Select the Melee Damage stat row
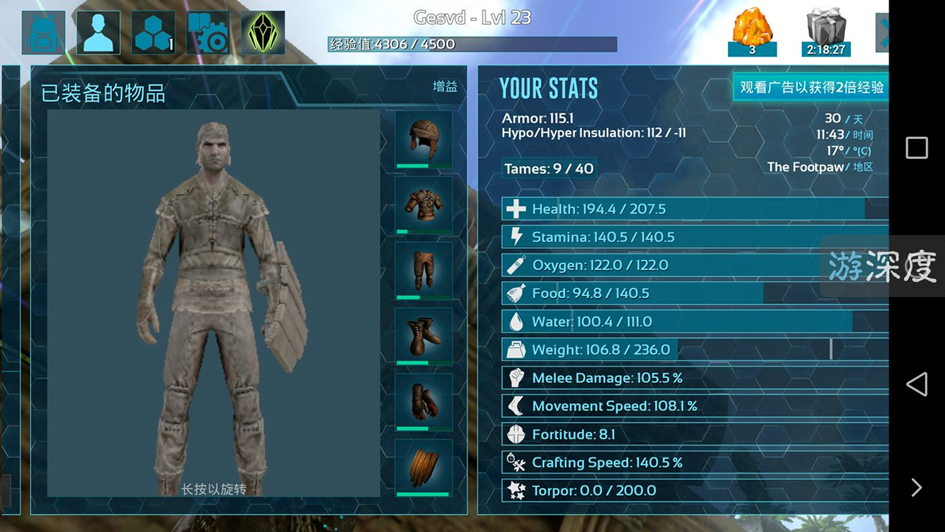Viewport: 945px width, 532px height. click(694, 378)
